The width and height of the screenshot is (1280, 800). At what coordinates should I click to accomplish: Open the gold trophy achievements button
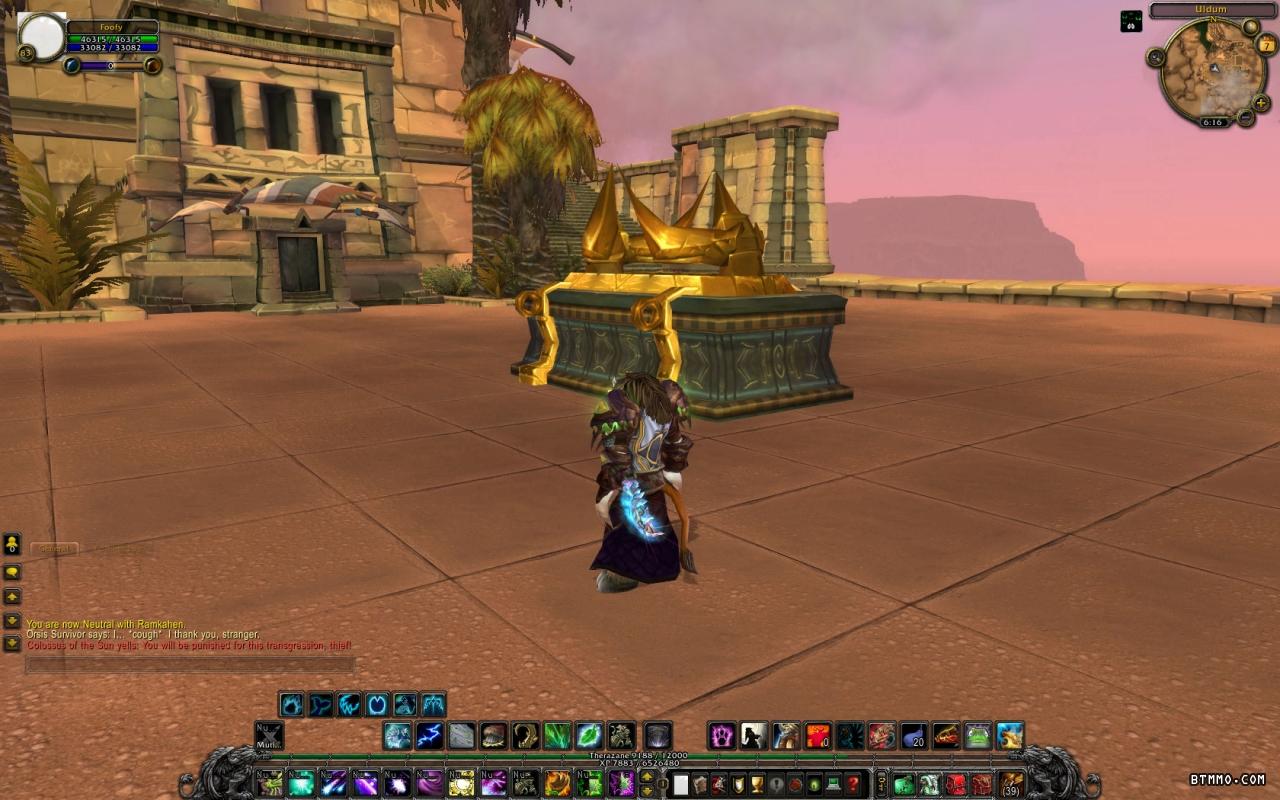click(757, 784)
